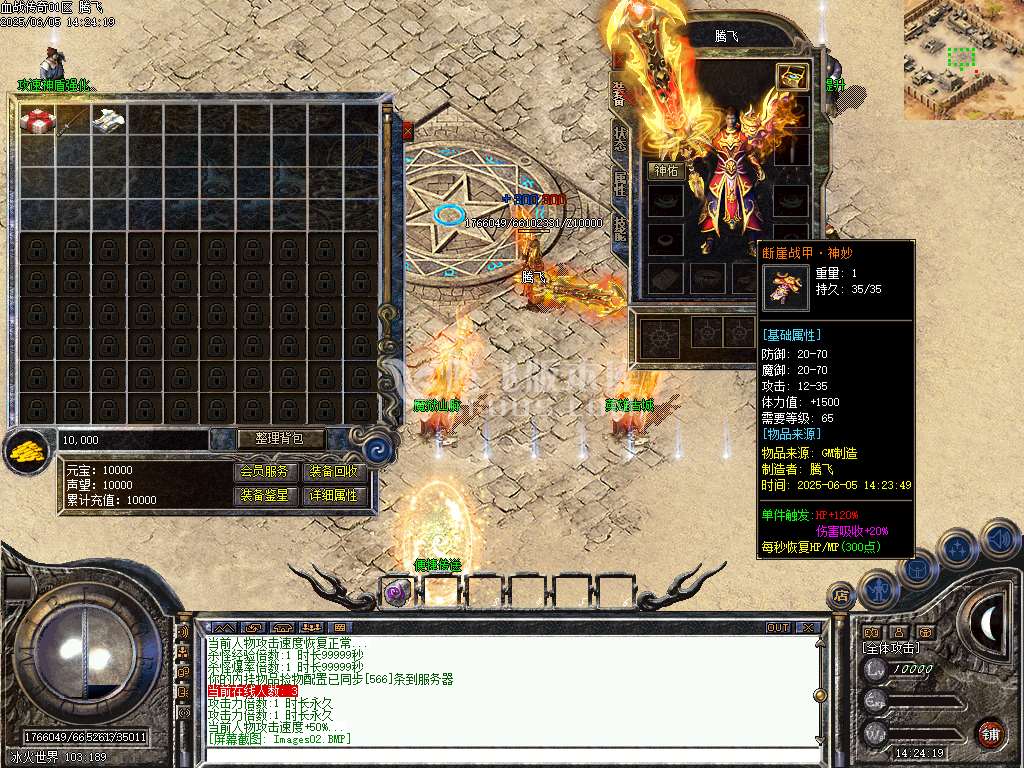
Task: Switch to the 技能 skills tab
Action: [x=620, y=228]
